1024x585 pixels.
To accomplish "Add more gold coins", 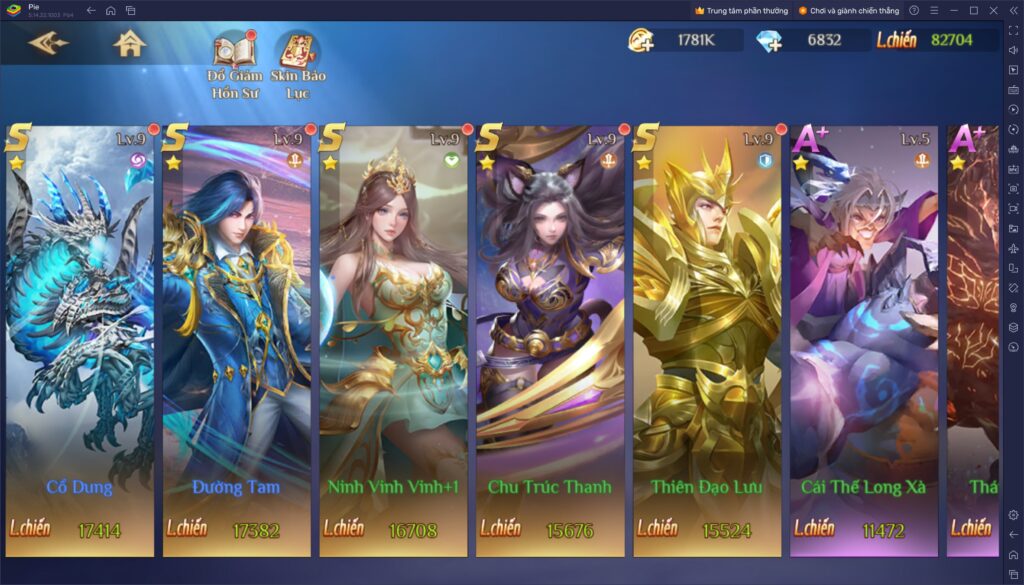I will click(641, 40).
